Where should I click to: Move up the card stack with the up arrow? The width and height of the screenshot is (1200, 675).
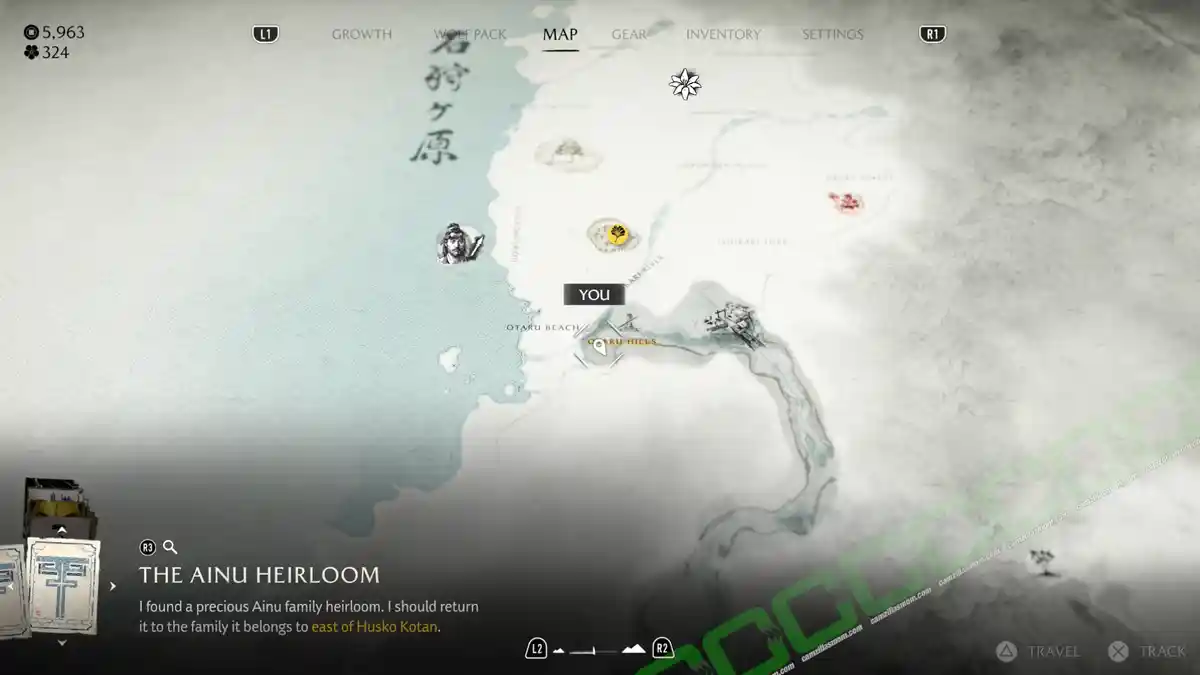pyautogui.click(x=62, y=531)
